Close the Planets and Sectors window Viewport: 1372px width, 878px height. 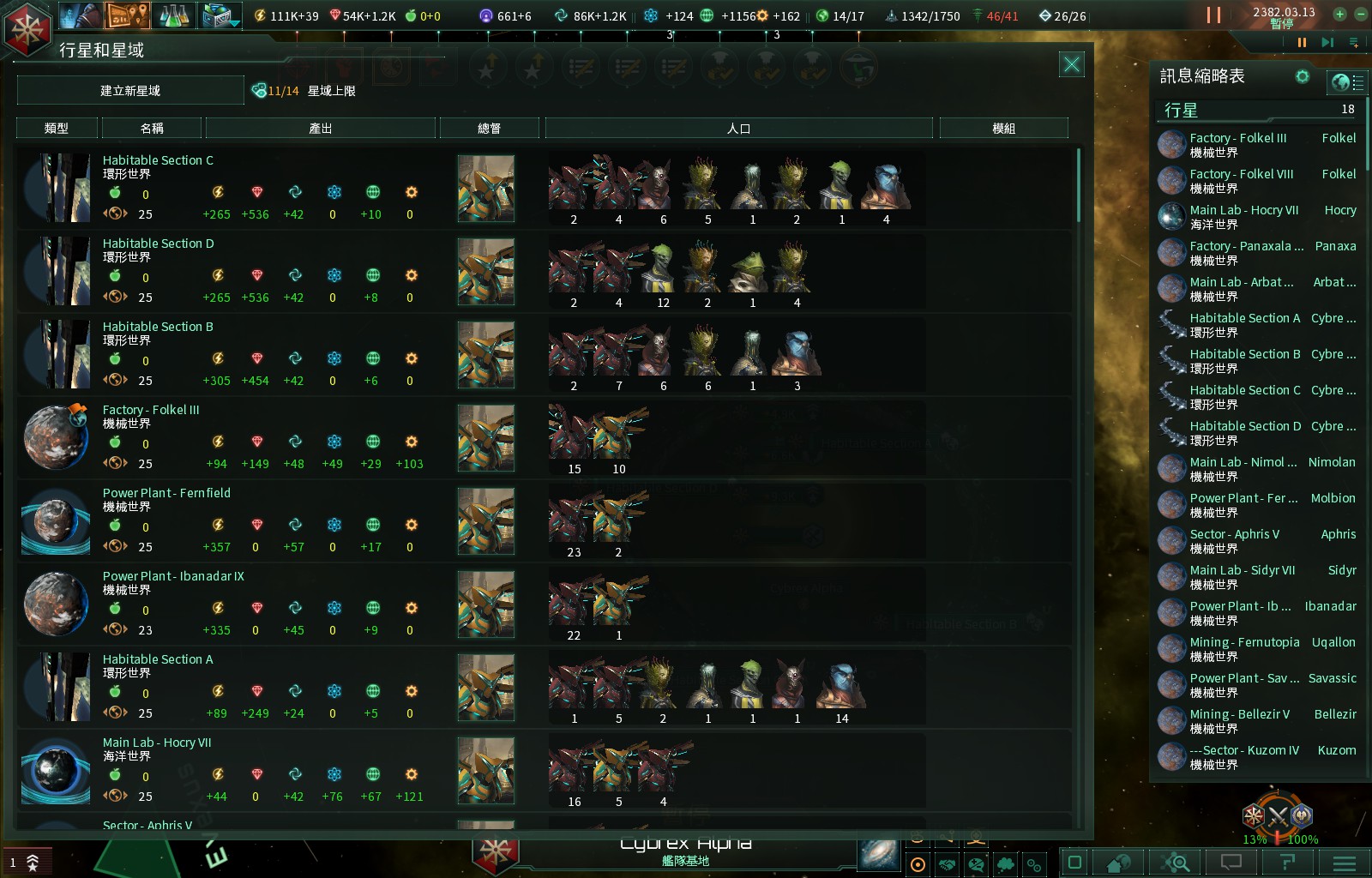click(x=1071, y=64)
